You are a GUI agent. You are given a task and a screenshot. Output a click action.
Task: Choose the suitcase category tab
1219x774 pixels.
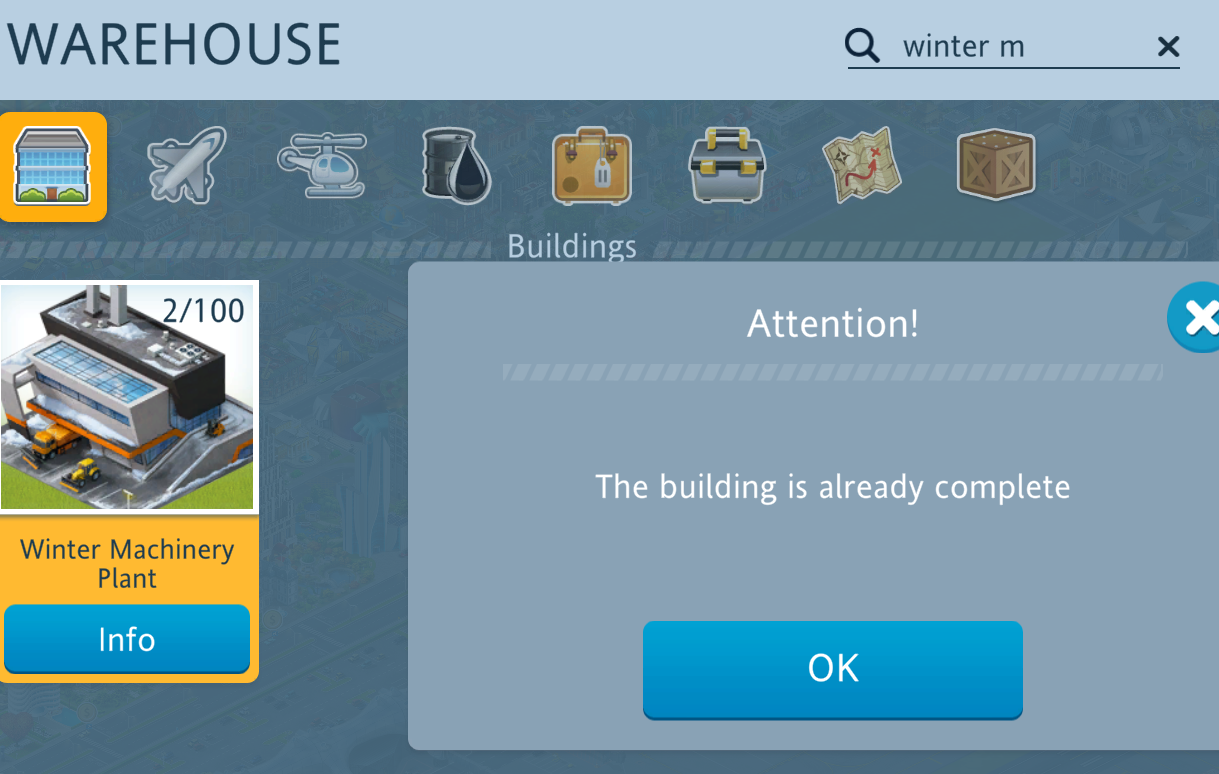click(x=591, y=166)
